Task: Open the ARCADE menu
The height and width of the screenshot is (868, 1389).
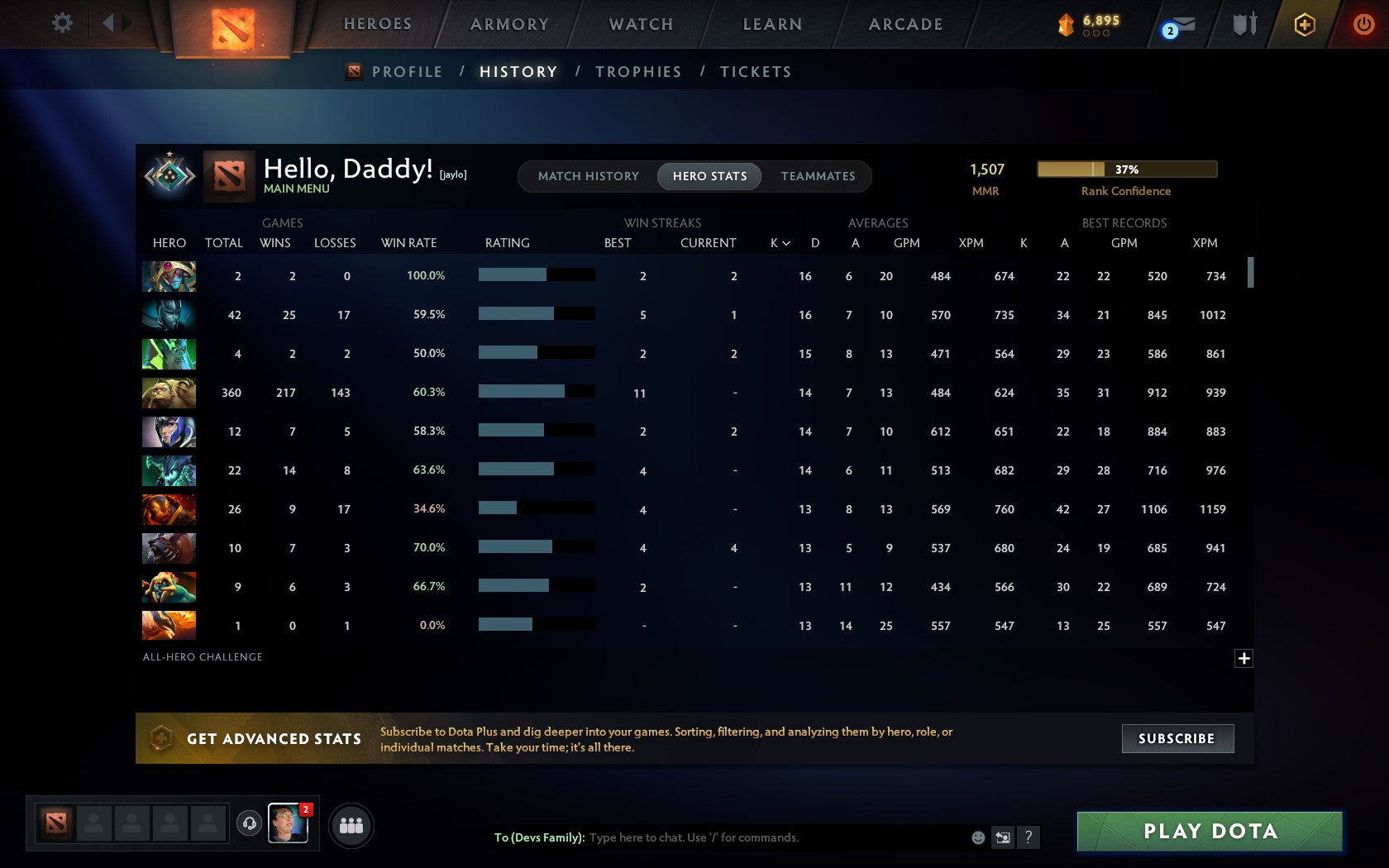Action: 905,24
